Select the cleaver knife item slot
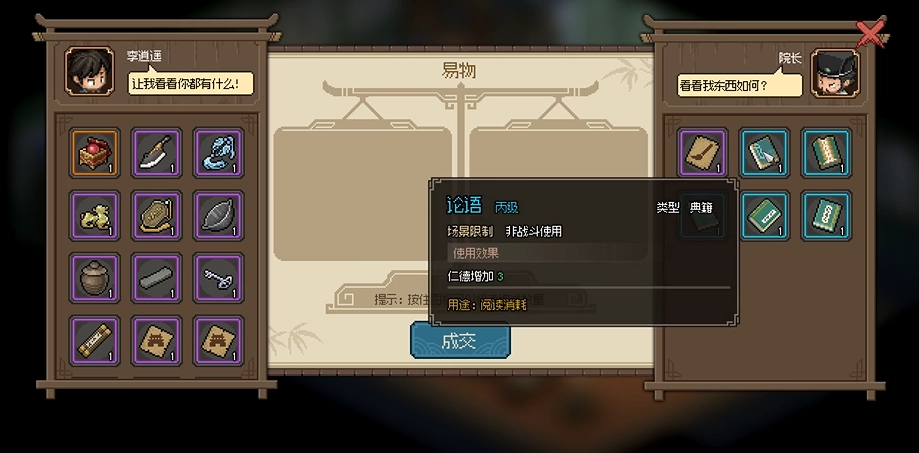 tap(157, 153)
